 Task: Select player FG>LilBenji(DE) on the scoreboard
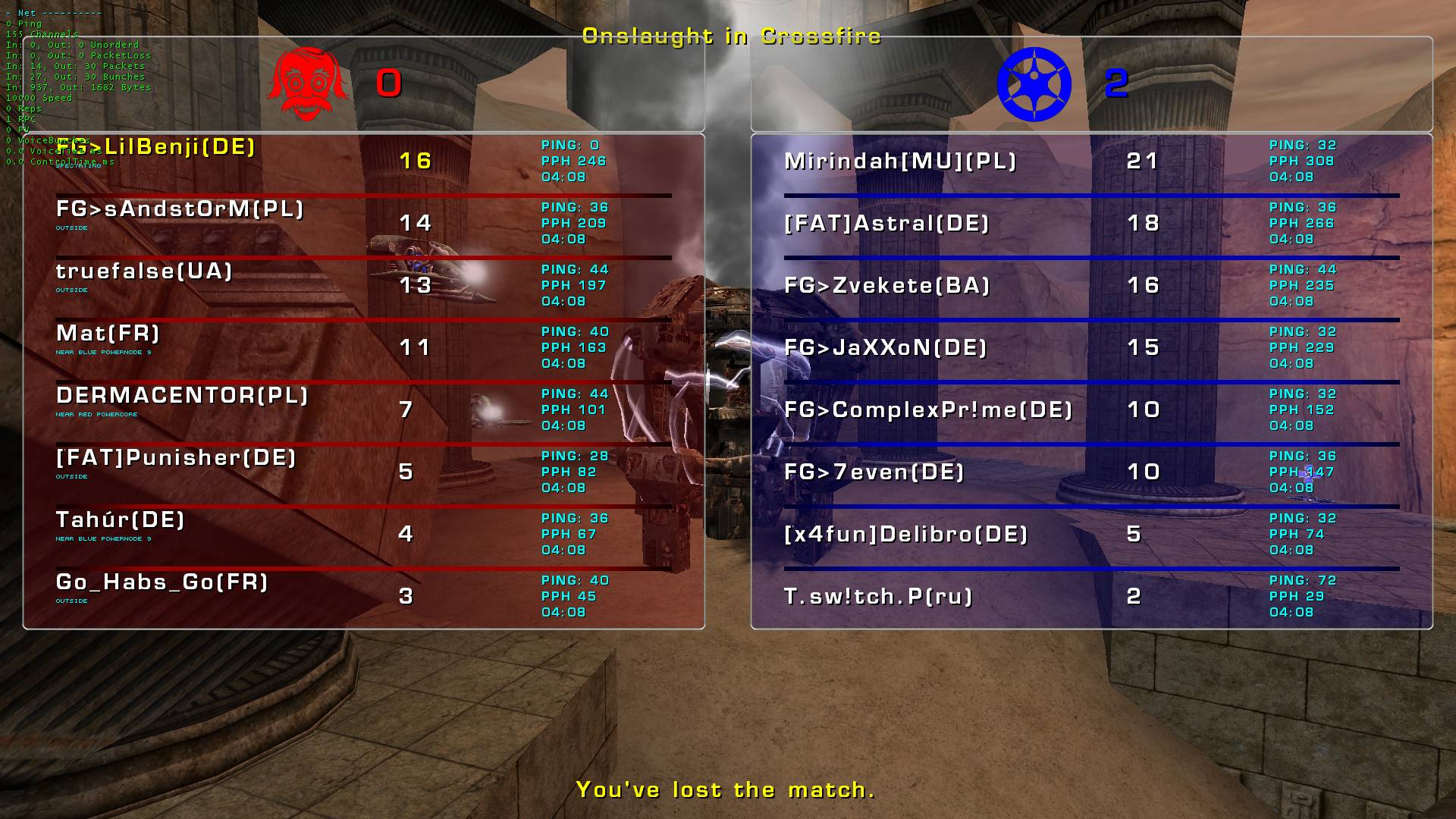pyautogui.click(x=156, y=147)
